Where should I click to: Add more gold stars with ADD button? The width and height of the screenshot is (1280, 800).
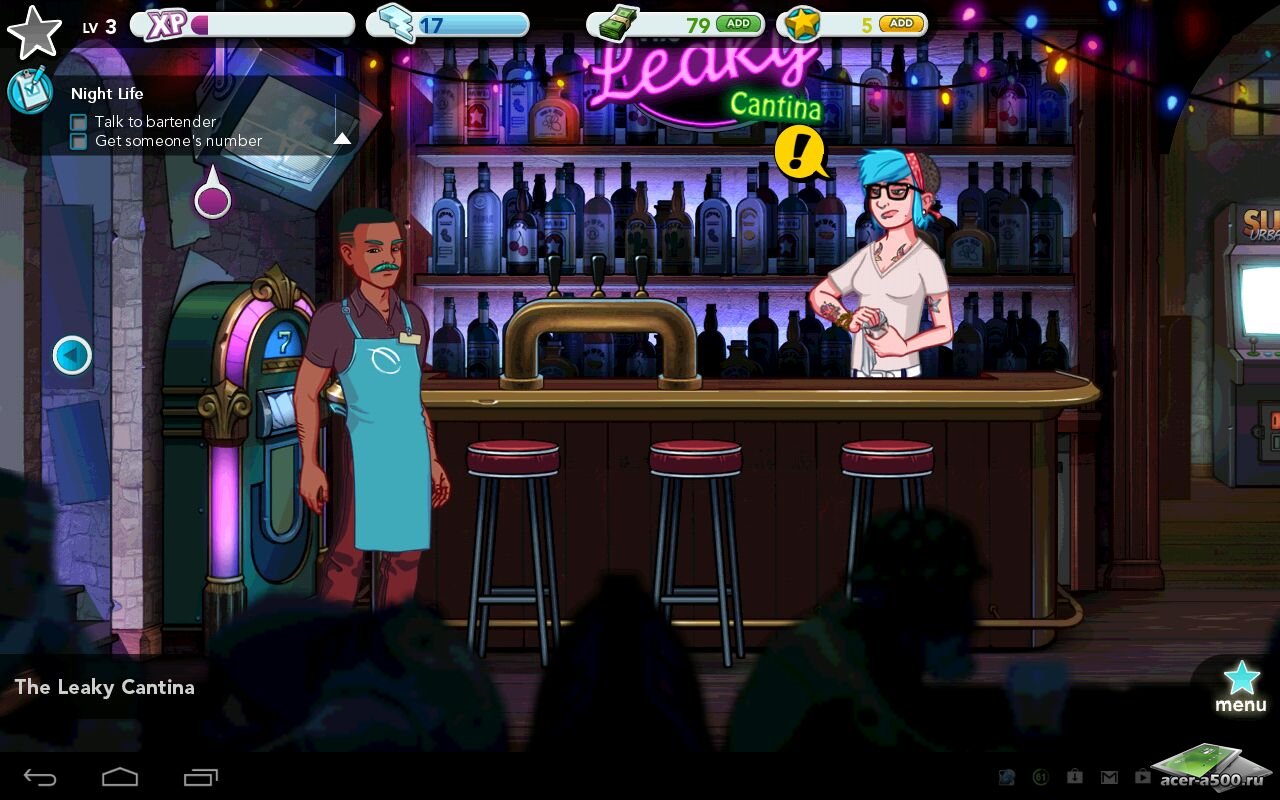pos(901,23)
